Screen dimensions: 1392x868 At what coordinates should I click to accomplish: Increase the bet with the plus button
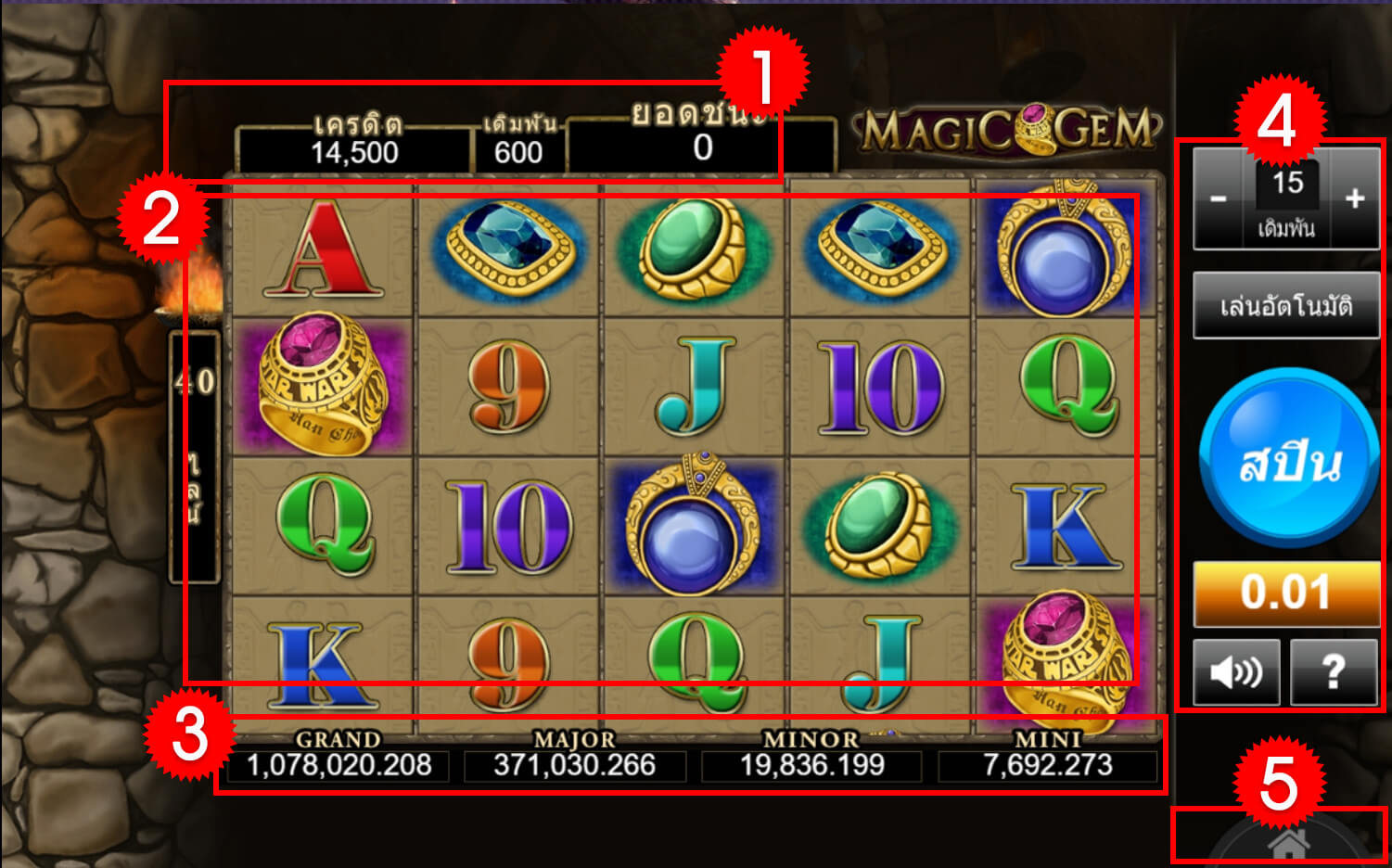[1354, 197]
